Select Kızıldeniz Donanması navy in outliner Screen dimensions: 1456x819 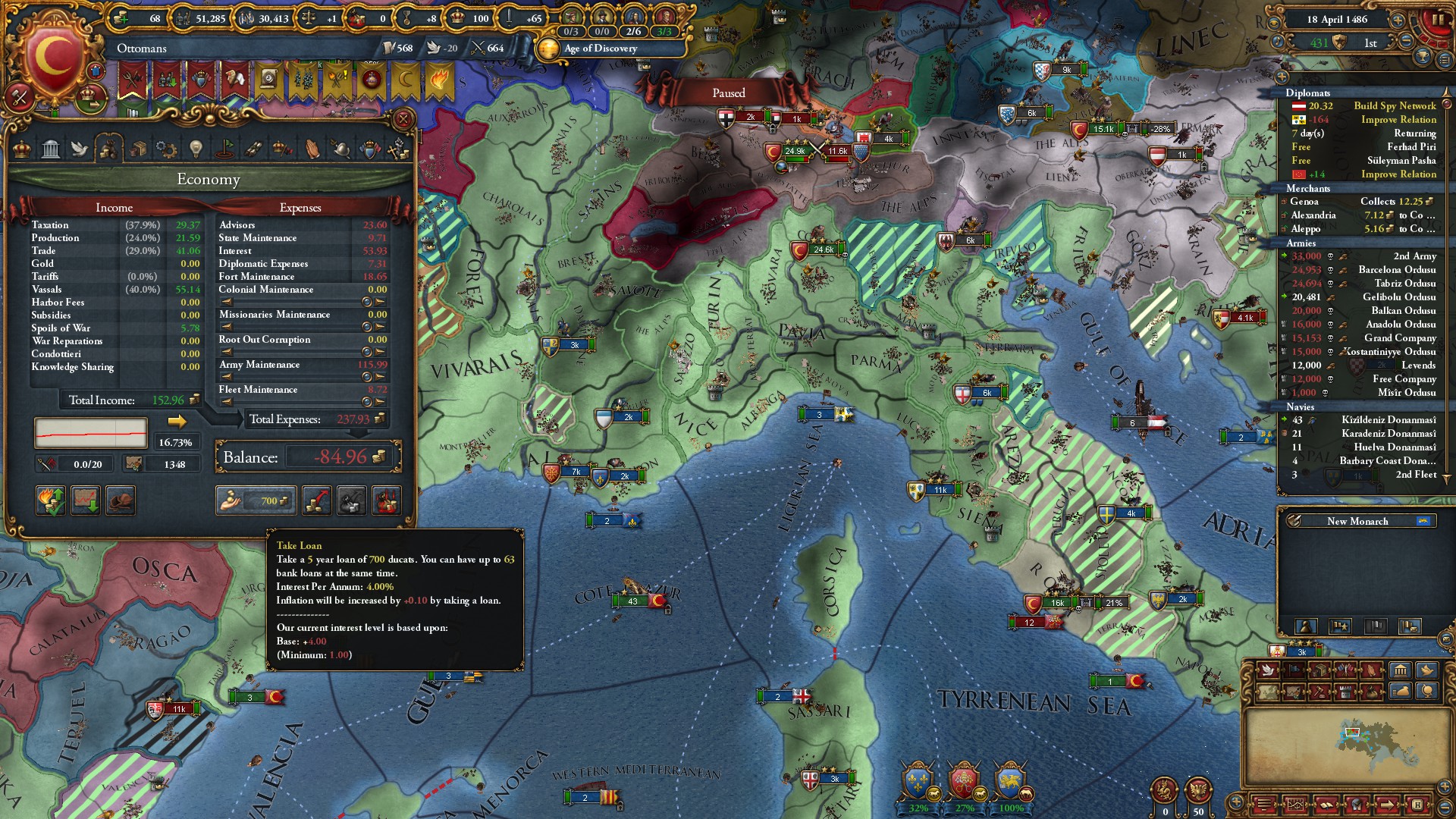pyautogui.click(x=1388, y=420)
